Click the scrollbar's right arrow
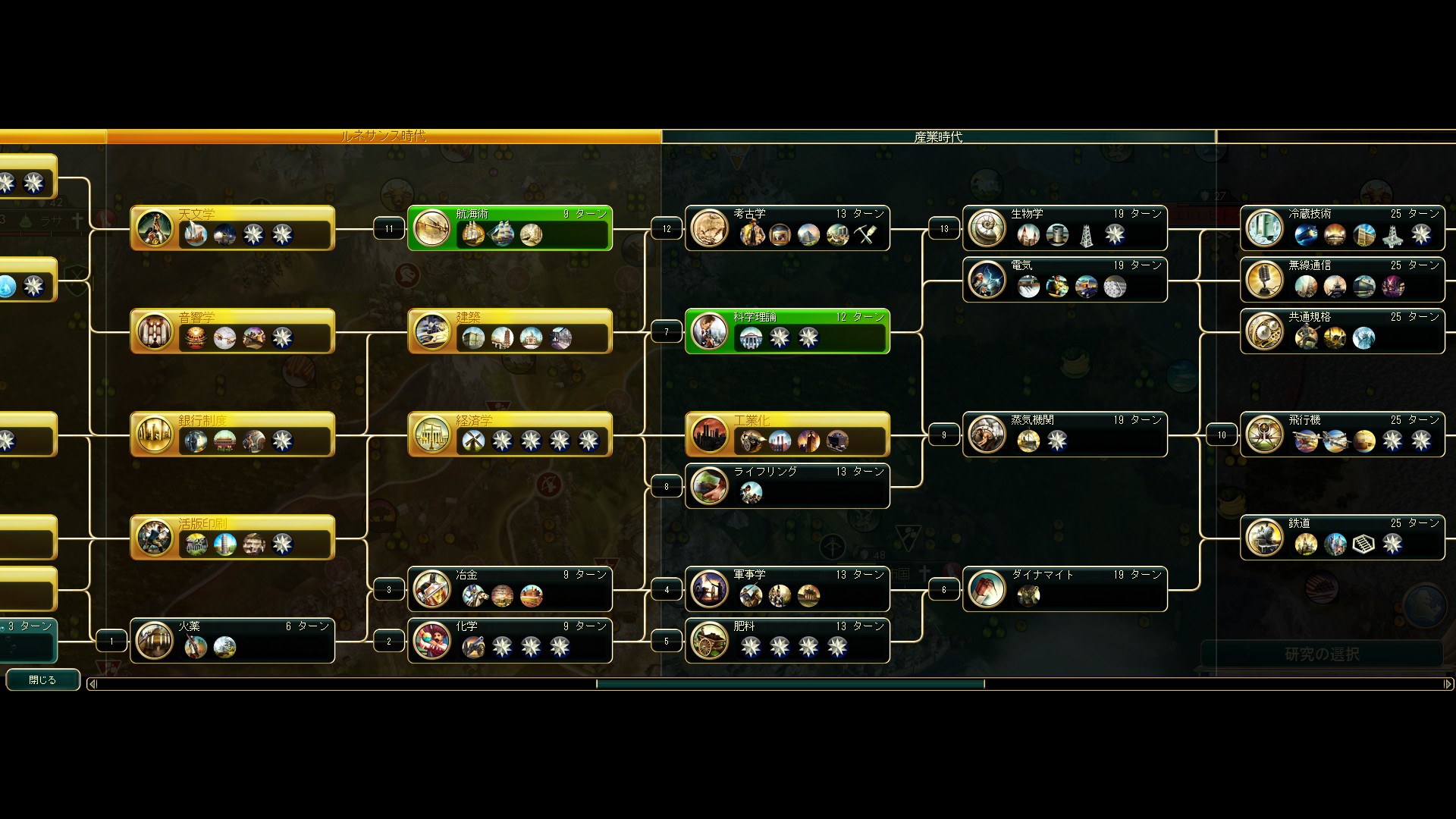The width and height of the screenshot is (1456, 819). tap(1448, 684)
